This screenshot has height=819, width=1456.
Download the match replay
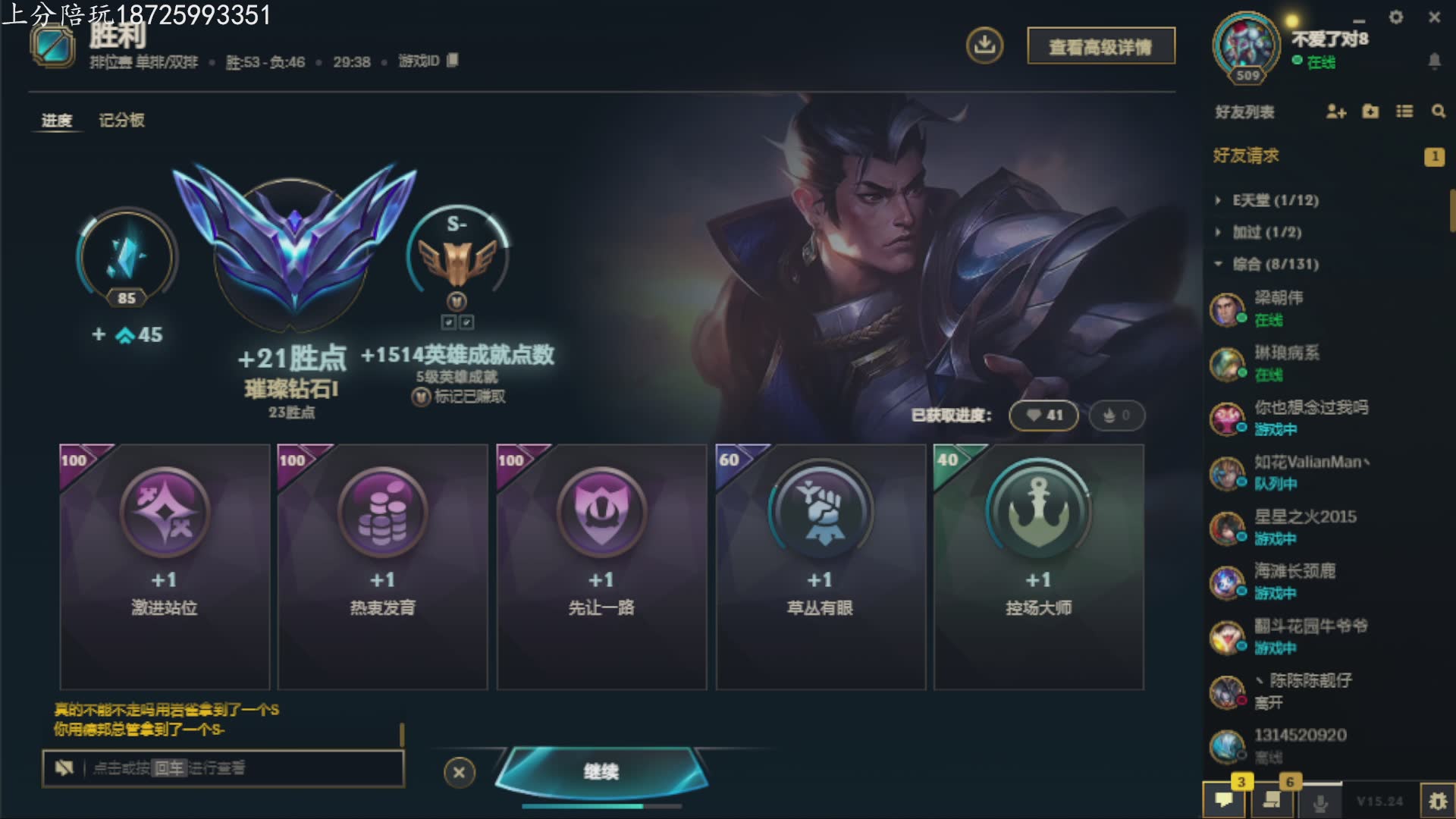[x=984, y=45]
